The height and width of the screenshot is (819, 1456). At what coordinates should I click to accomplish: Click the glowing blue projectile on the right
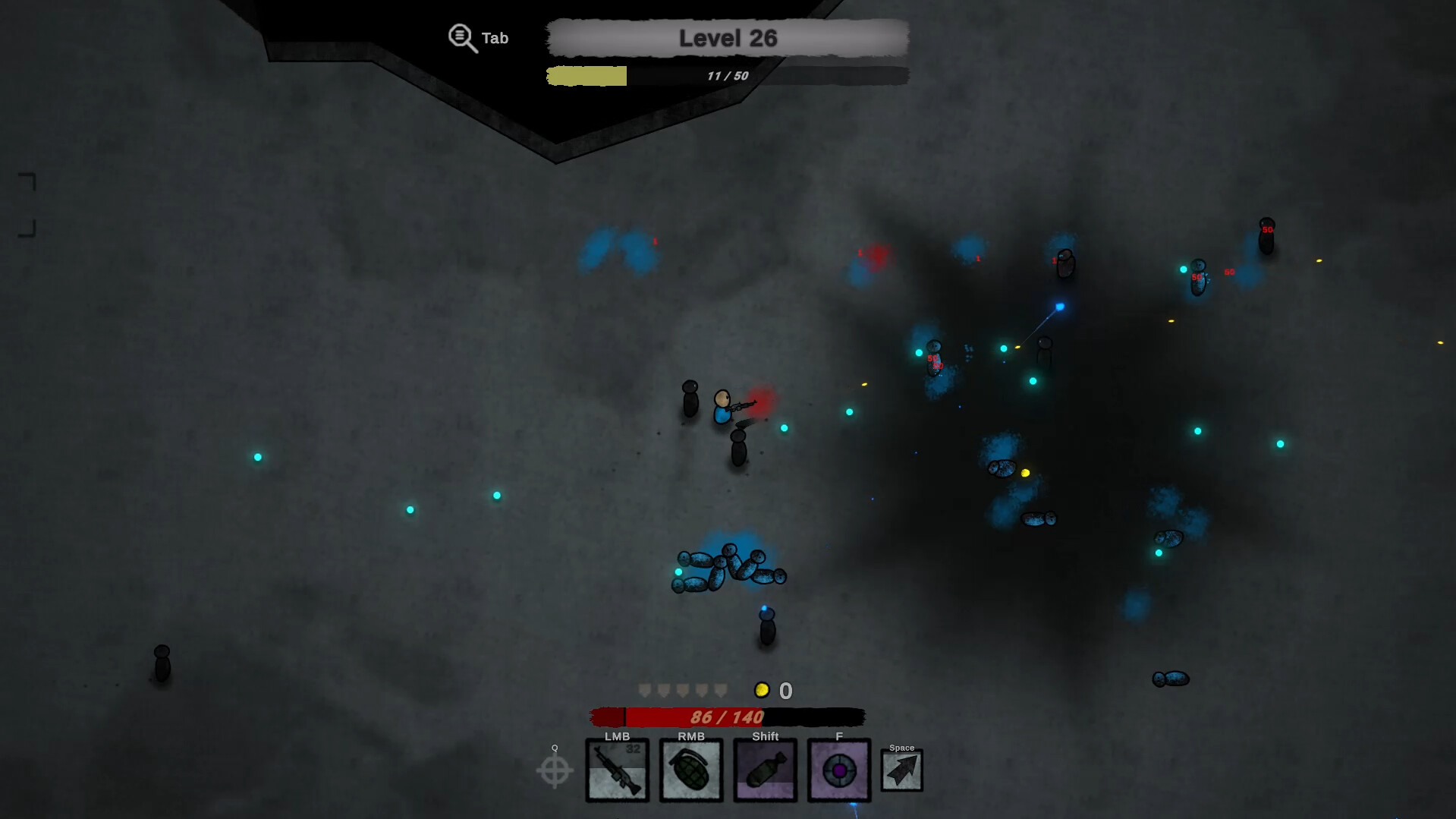coord(1060,307)
